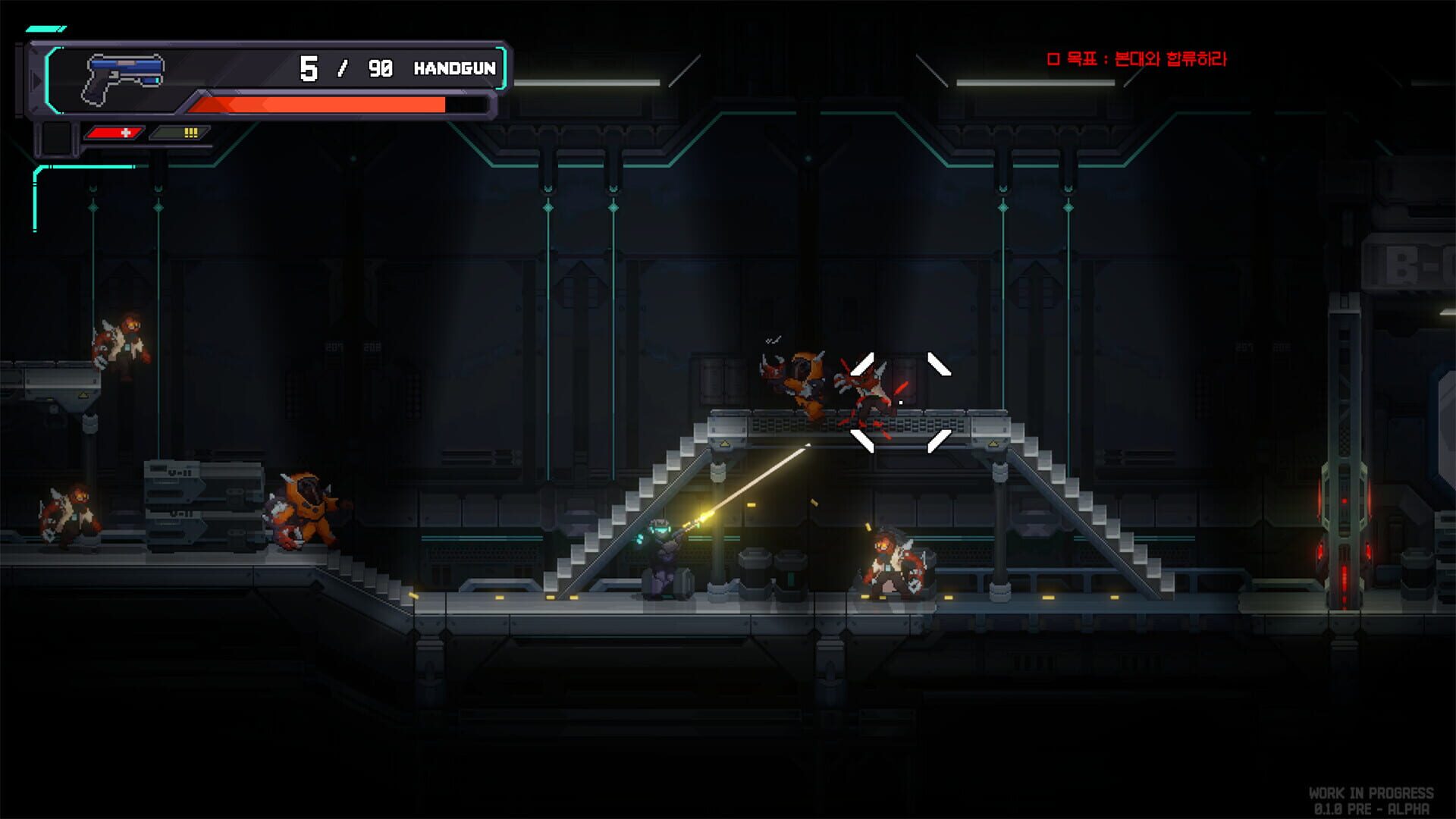1456x819 pixels.
Task: Expand the ammo counter showing 5 / 90
Action: click(344, 67)
